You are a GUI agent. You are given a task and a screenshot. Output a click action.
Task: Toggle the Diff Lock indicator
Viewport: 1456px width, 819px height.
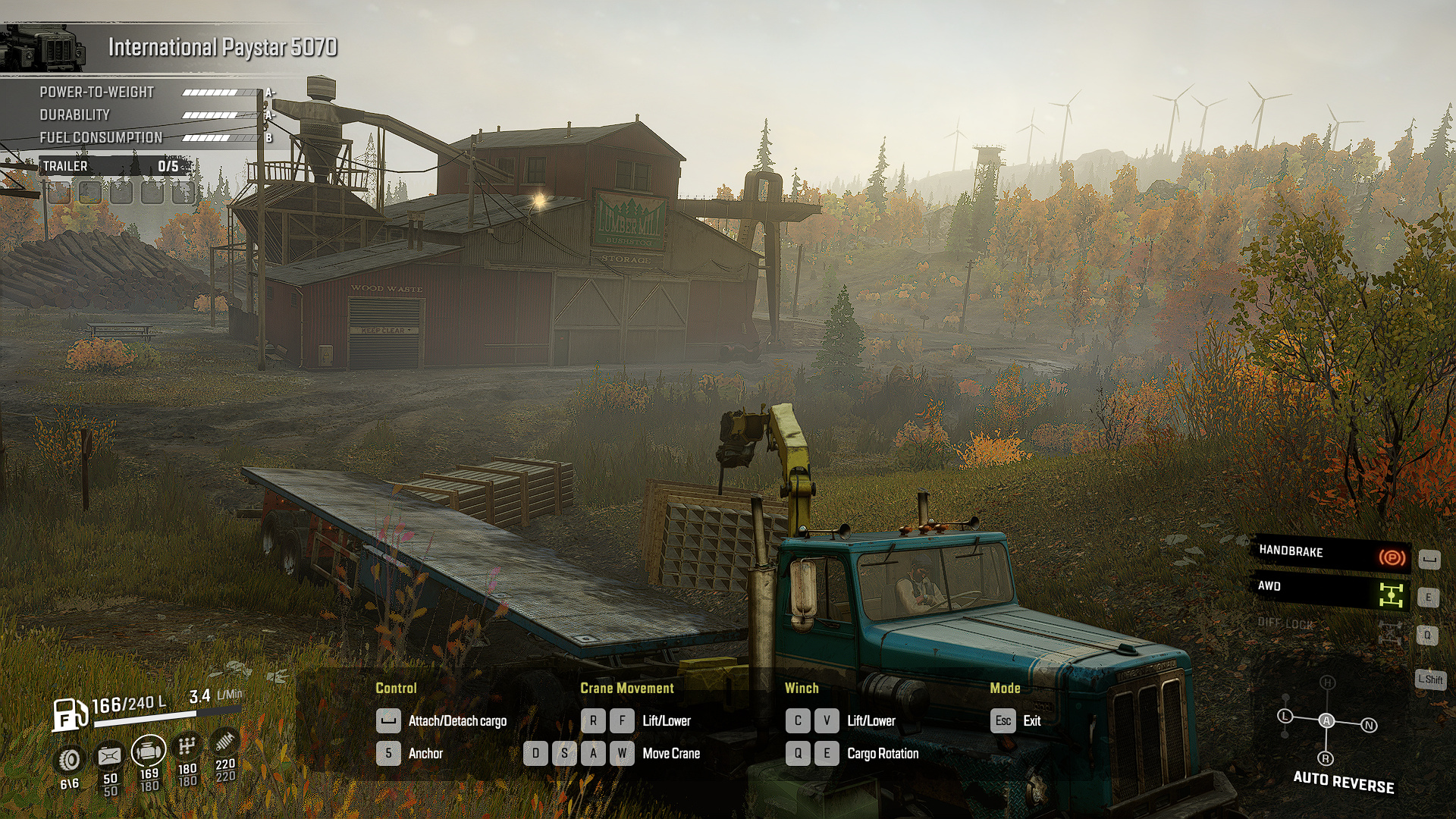pos(1390,632)
